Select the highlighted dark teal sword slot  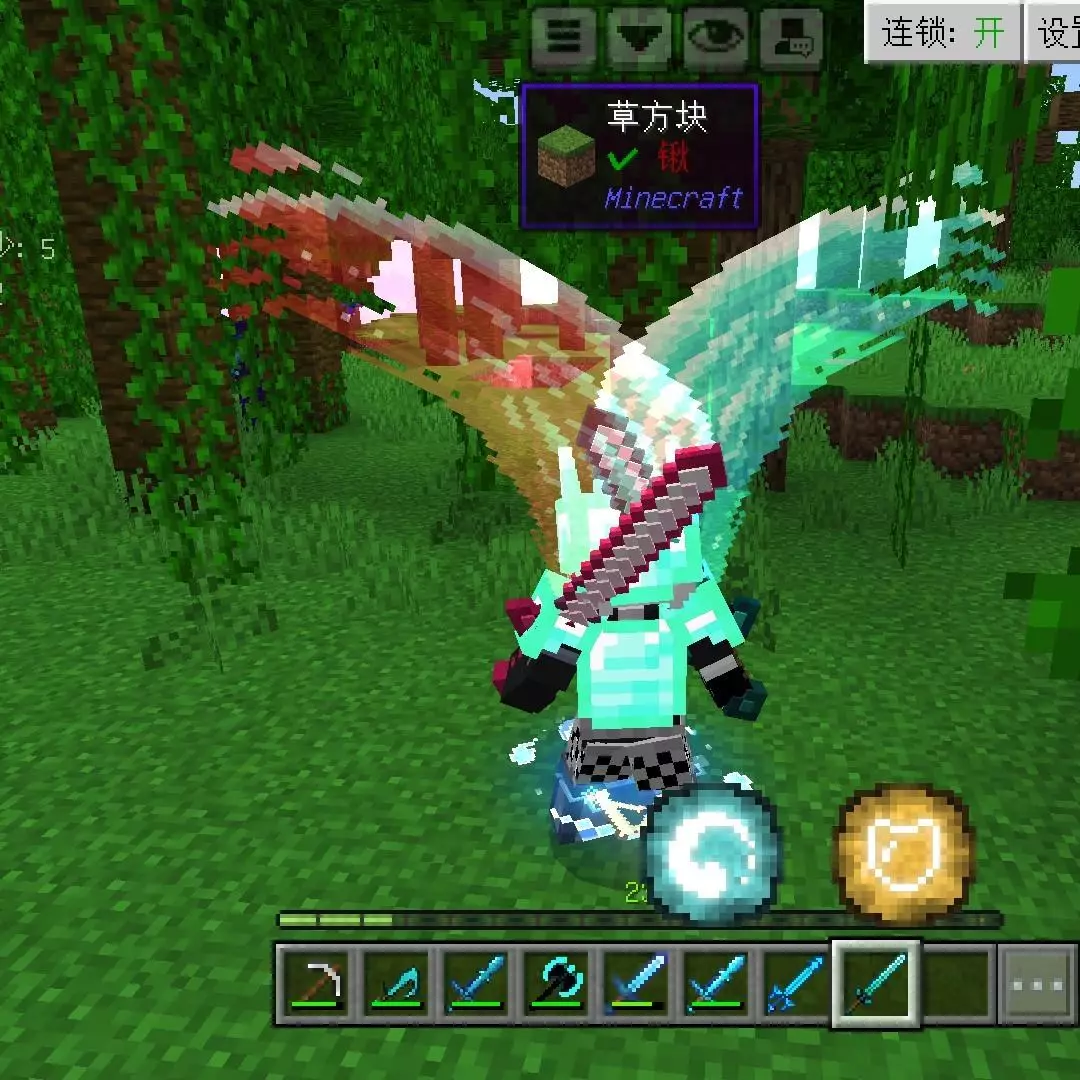pyautogui.click(x=876, y=984)
